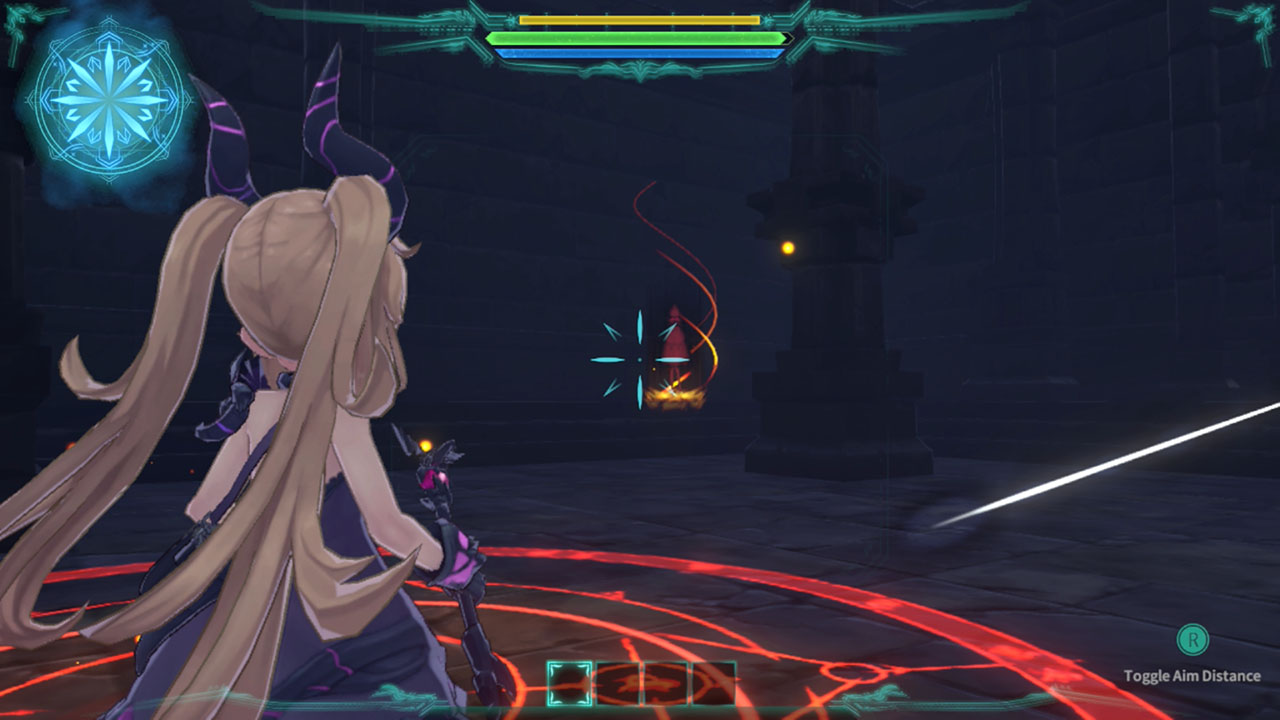The width and height of the screenshot is (1280, 720).
Task: Select the fourth skill slot icon
Action: point(713,680)
